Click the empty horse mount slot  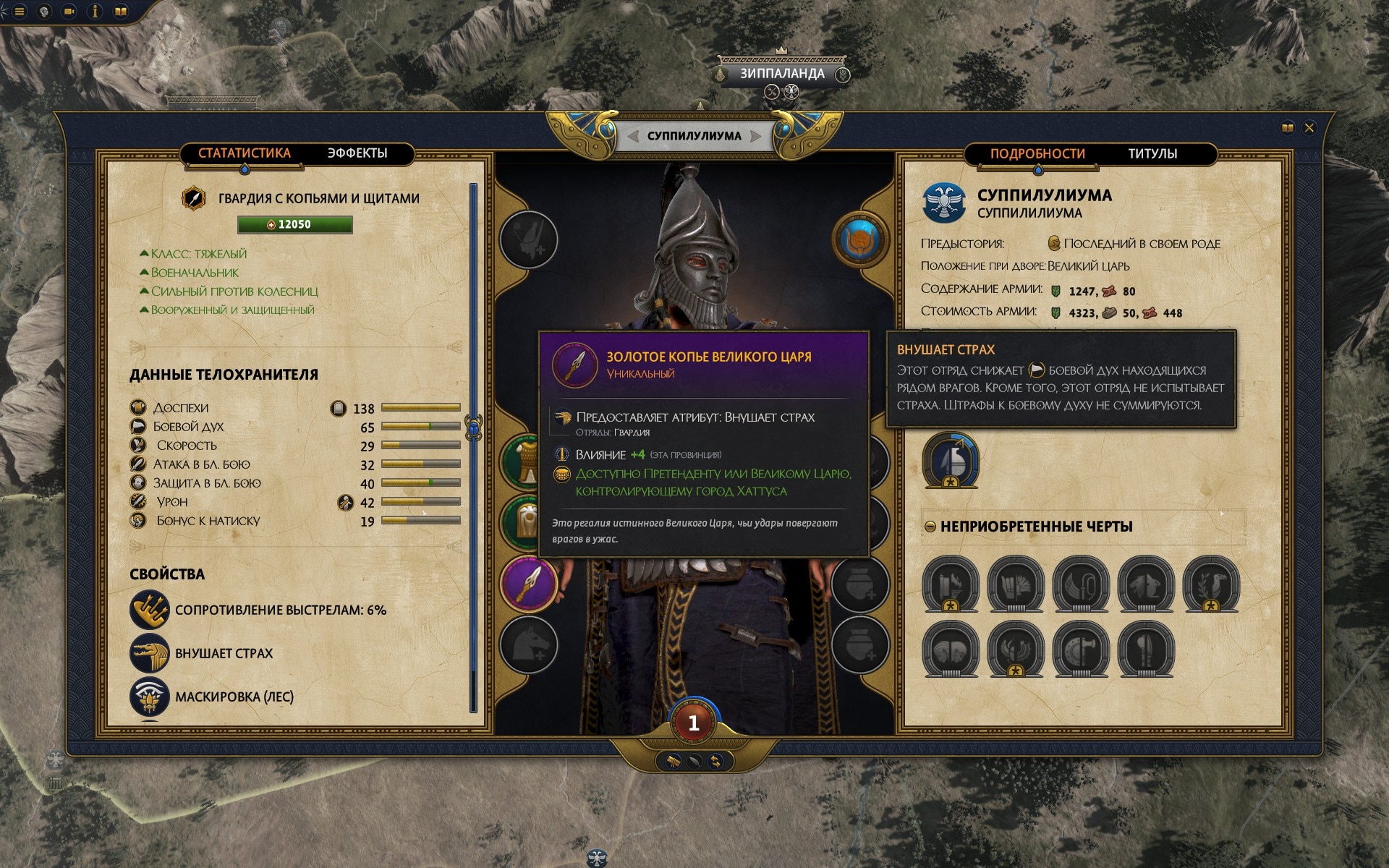click(x=529, y=644)
